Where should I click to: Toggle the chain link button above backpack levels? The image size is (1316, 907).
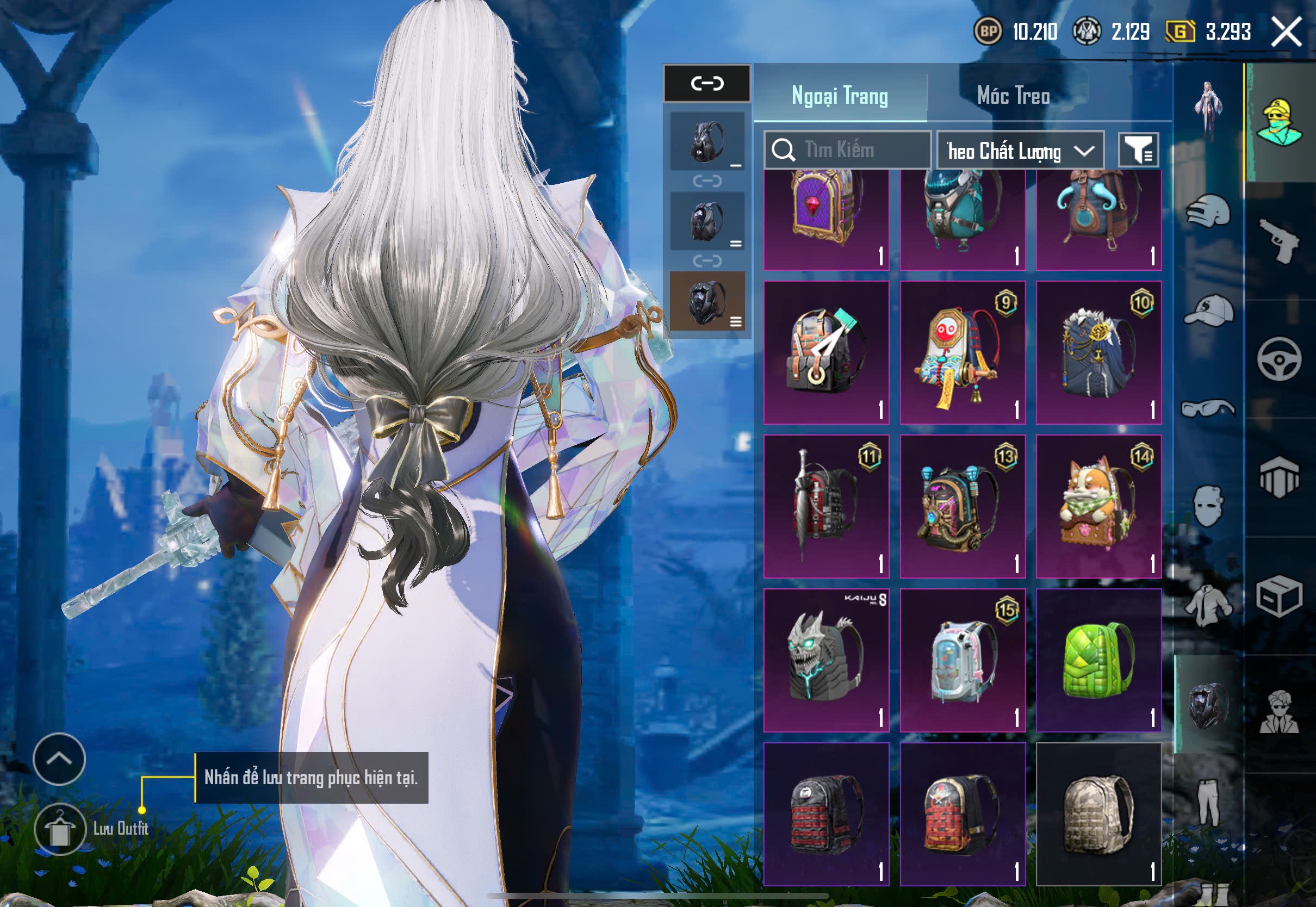[707, 84]
